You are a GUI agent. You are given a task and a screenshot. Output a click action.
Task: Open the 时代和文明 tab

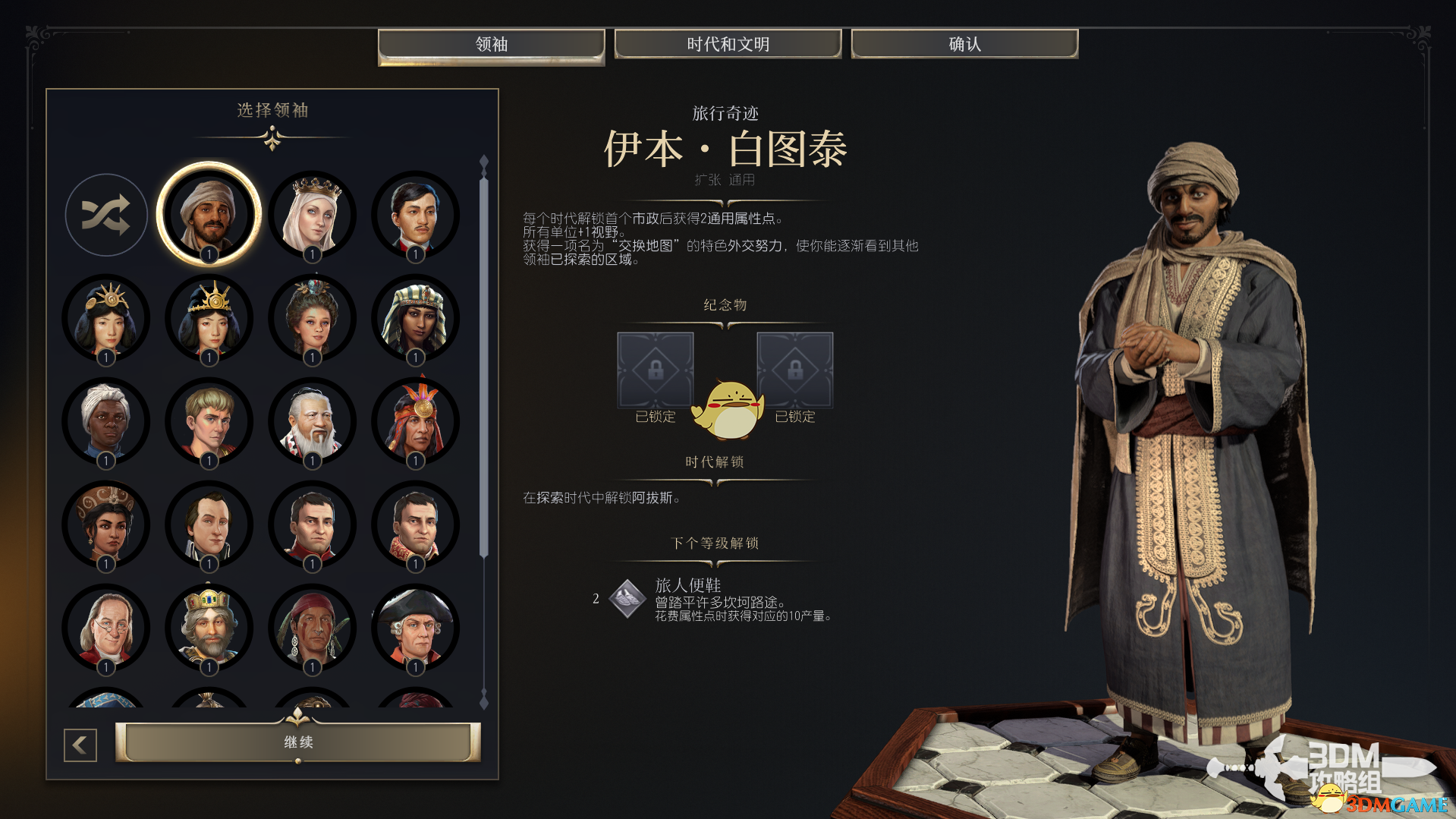click(x=728, y=45)
